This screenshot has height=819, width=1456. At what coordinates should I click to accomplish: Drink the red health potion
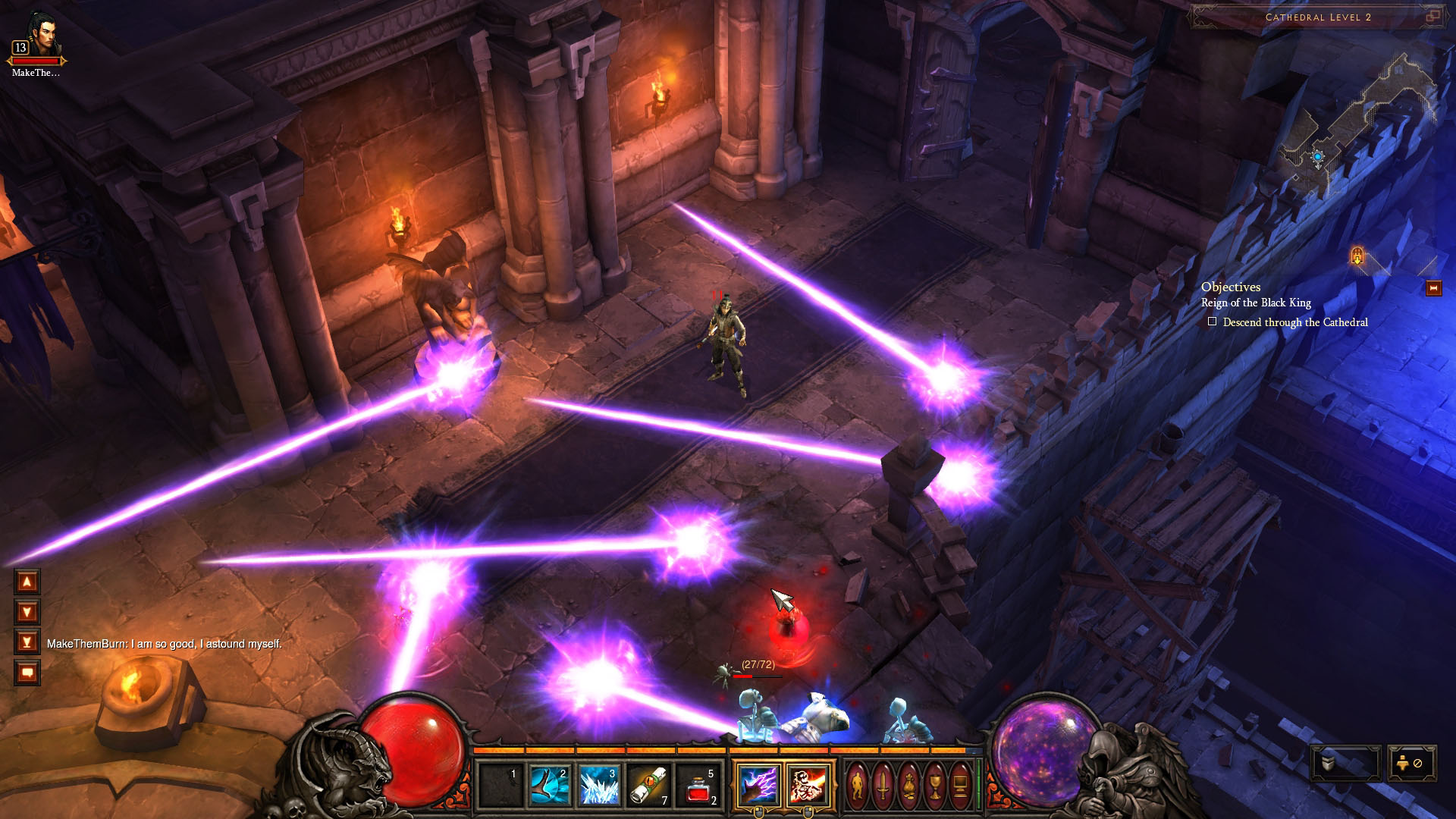(698, 786)
